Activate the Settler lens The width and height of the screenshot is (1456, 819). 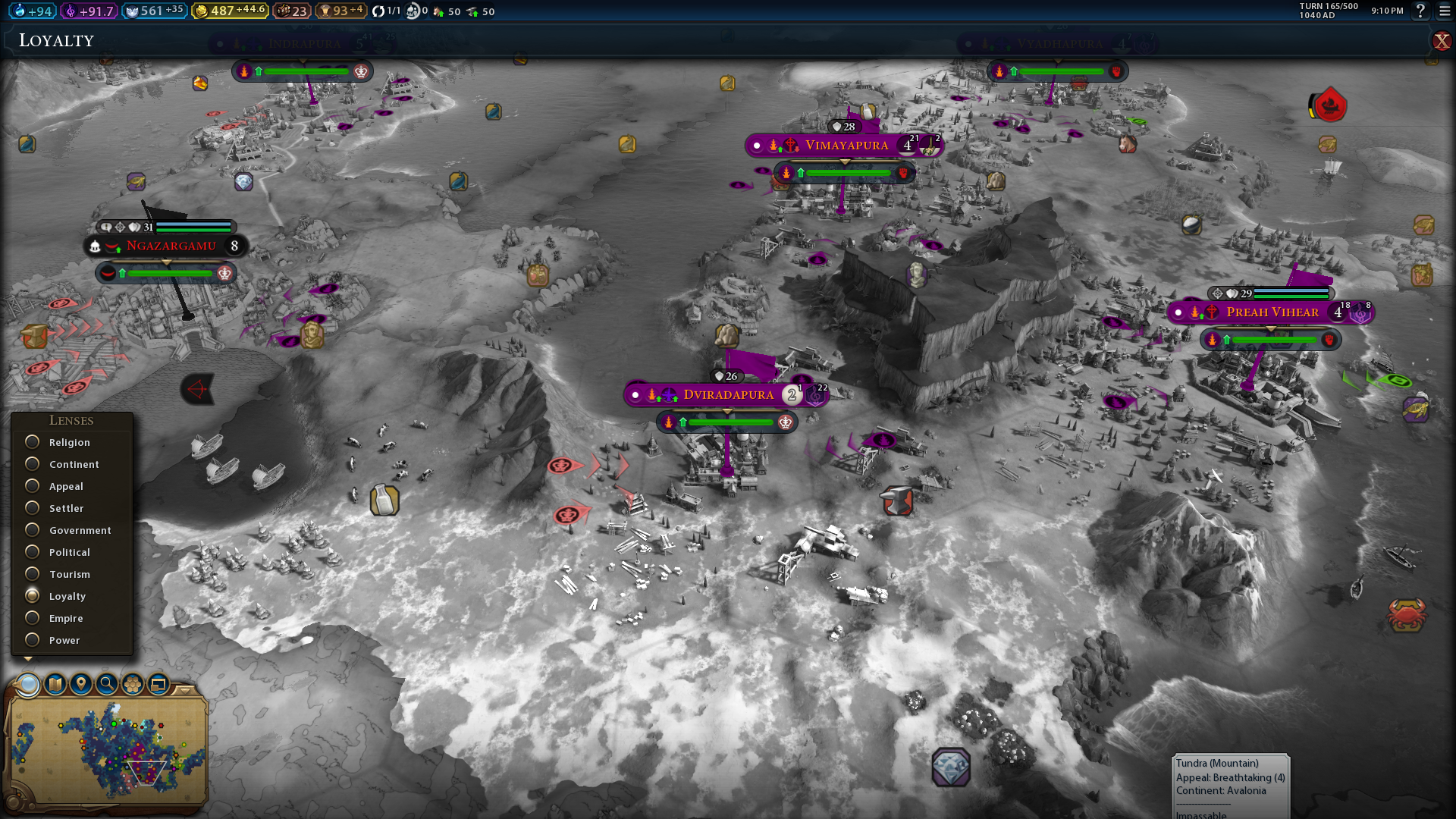[x=33, y=508]
